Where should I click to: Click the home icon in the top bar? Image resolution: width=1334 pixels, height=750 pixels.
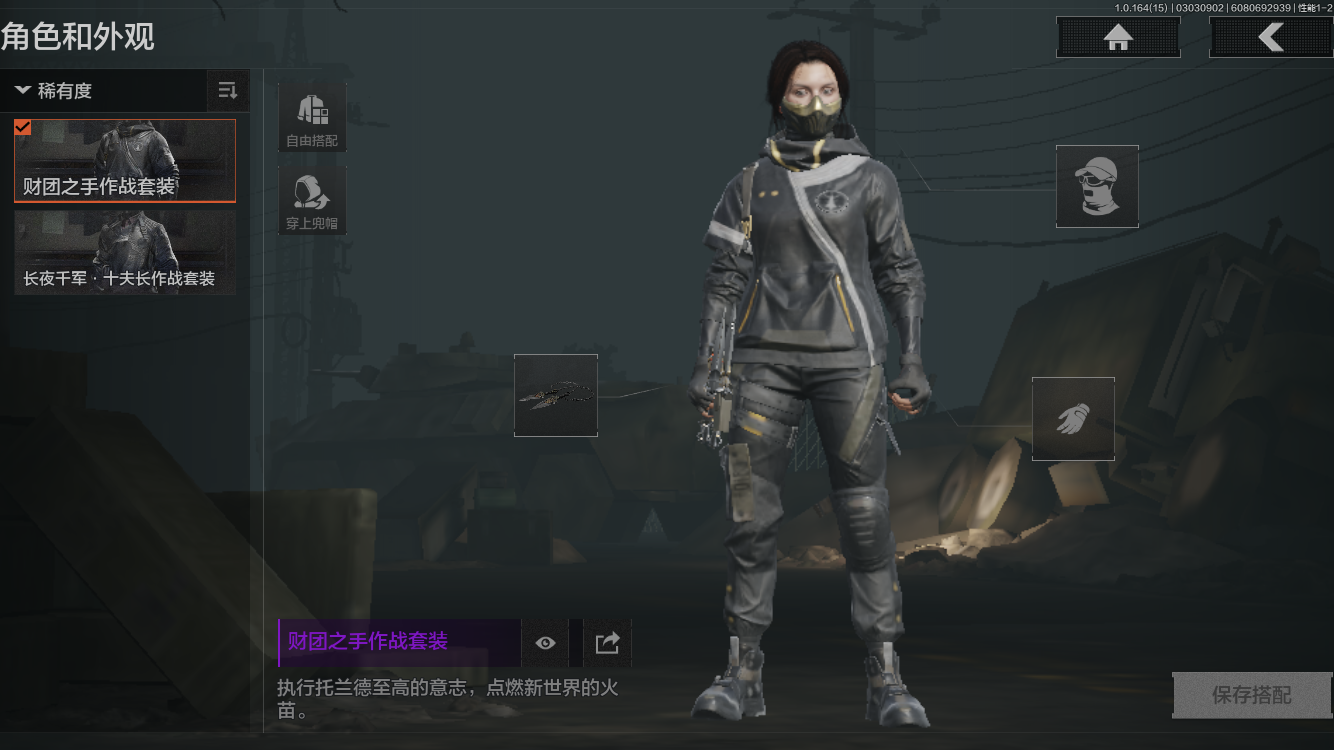(1117, 36)
